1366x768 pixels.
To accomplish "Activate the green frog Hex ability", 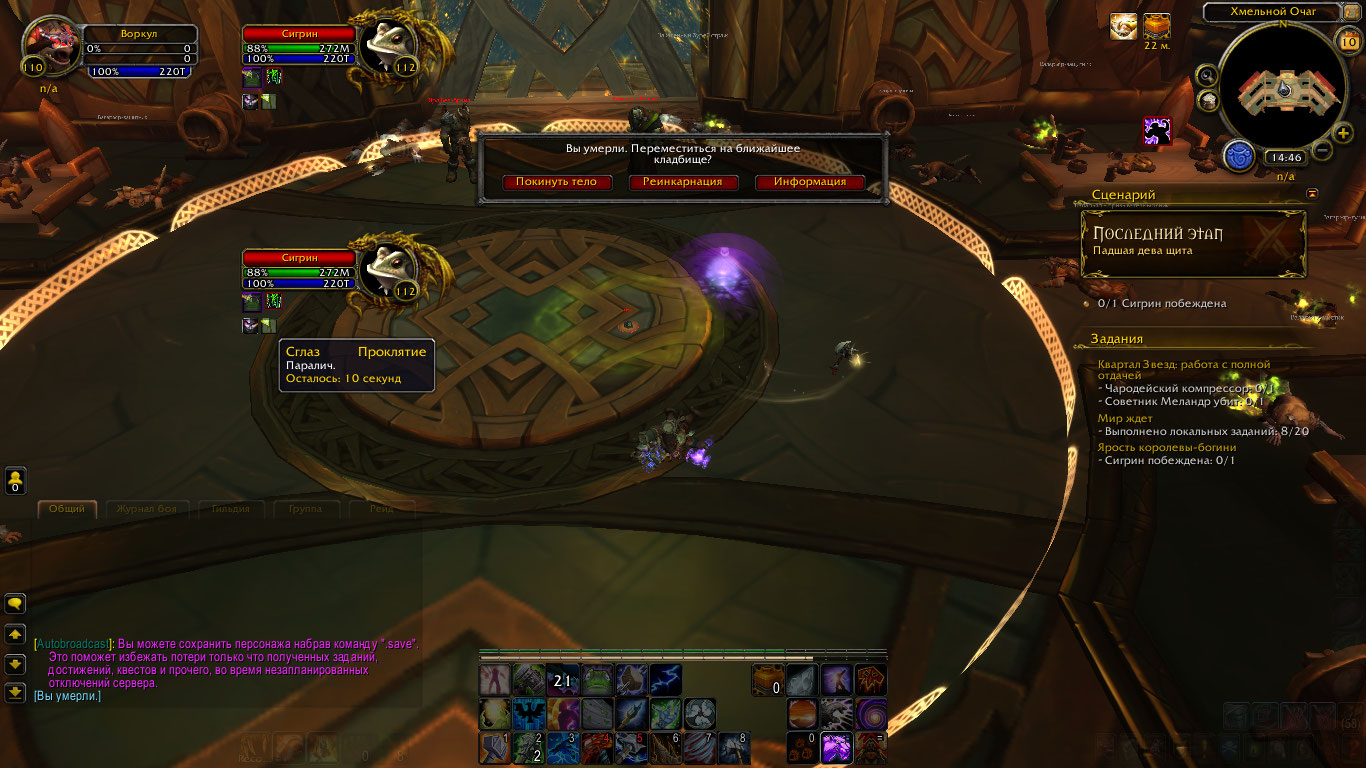I will 598,679.
